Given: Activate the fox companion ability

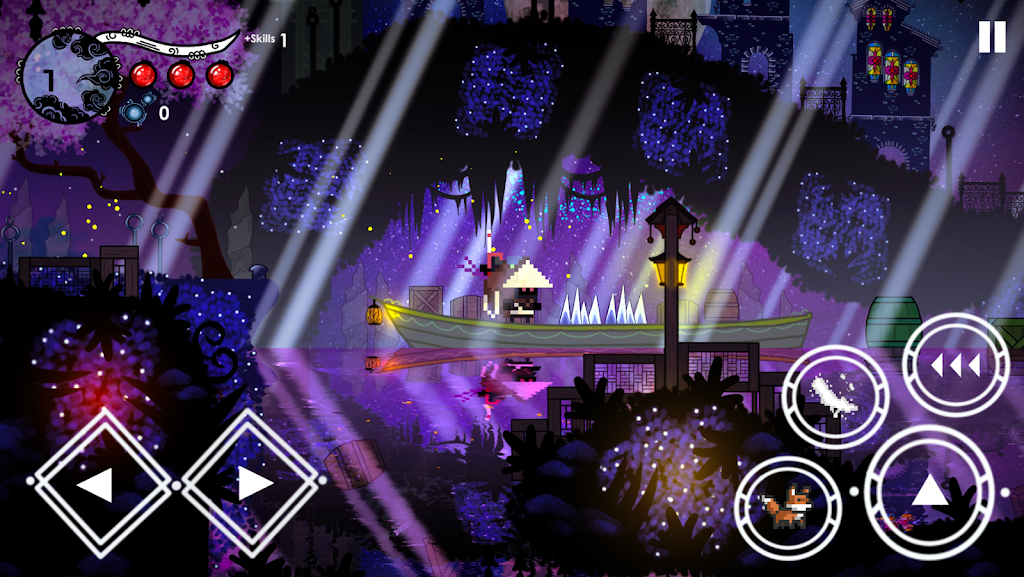Looking at the screenshot, I should click(x=788, y=507).
